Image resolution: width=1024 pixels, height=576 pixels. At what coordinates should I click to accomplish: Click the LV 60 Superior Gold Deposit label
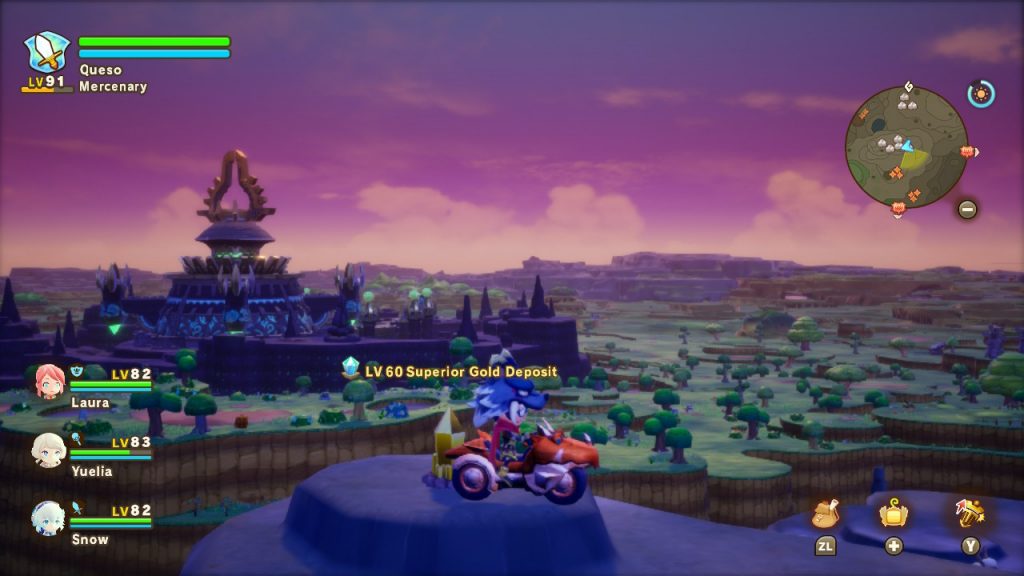click(460, 371)
